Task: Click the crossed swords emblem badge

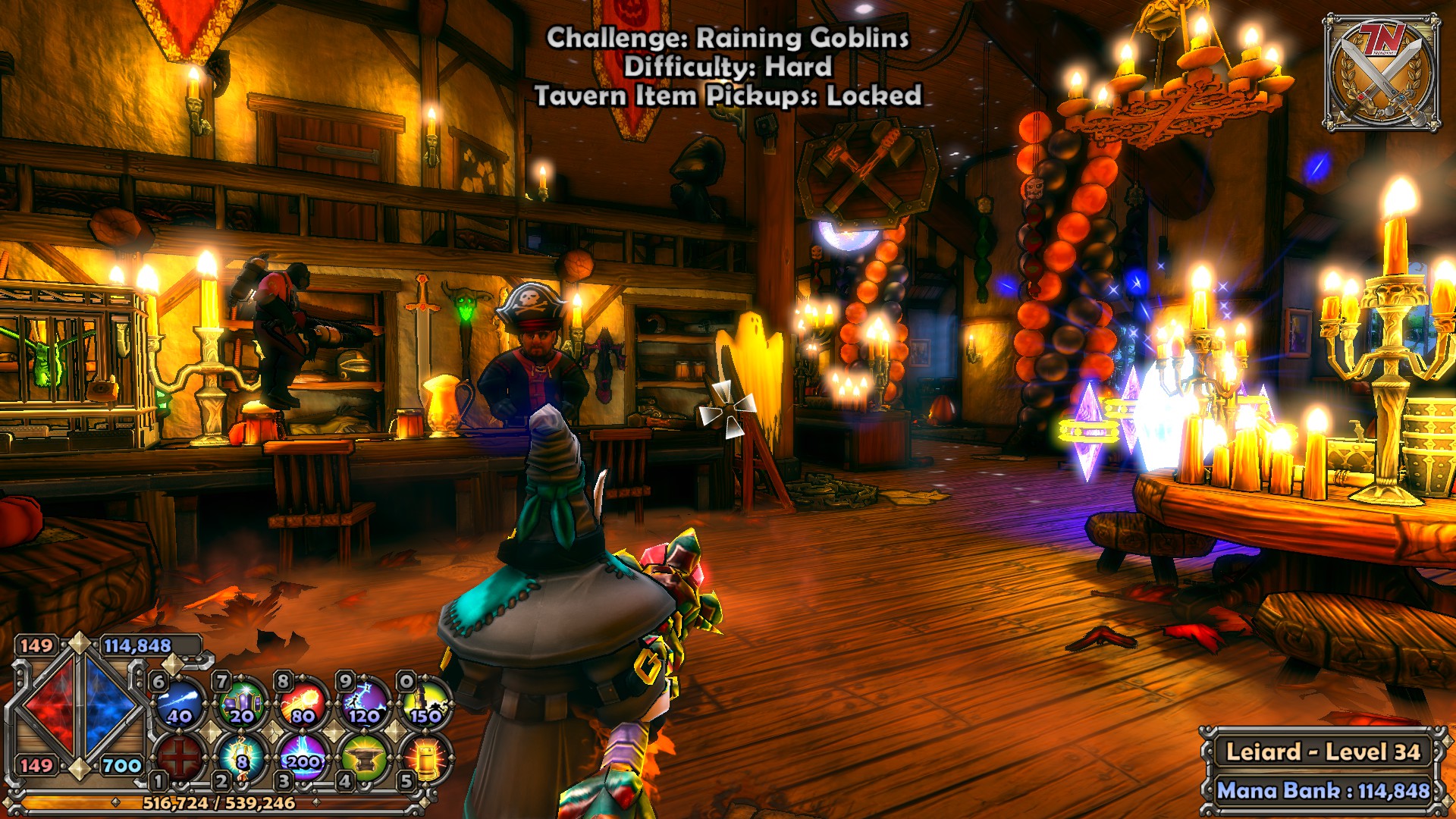Action: (x=1382, y=74)
